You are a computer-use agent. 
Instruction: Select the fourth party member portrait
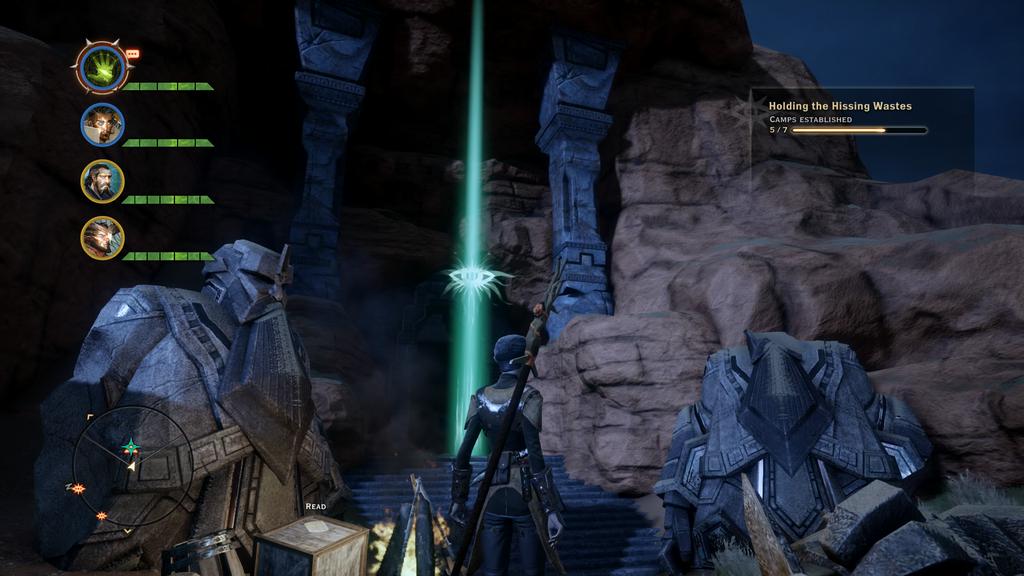pos(102,237)
